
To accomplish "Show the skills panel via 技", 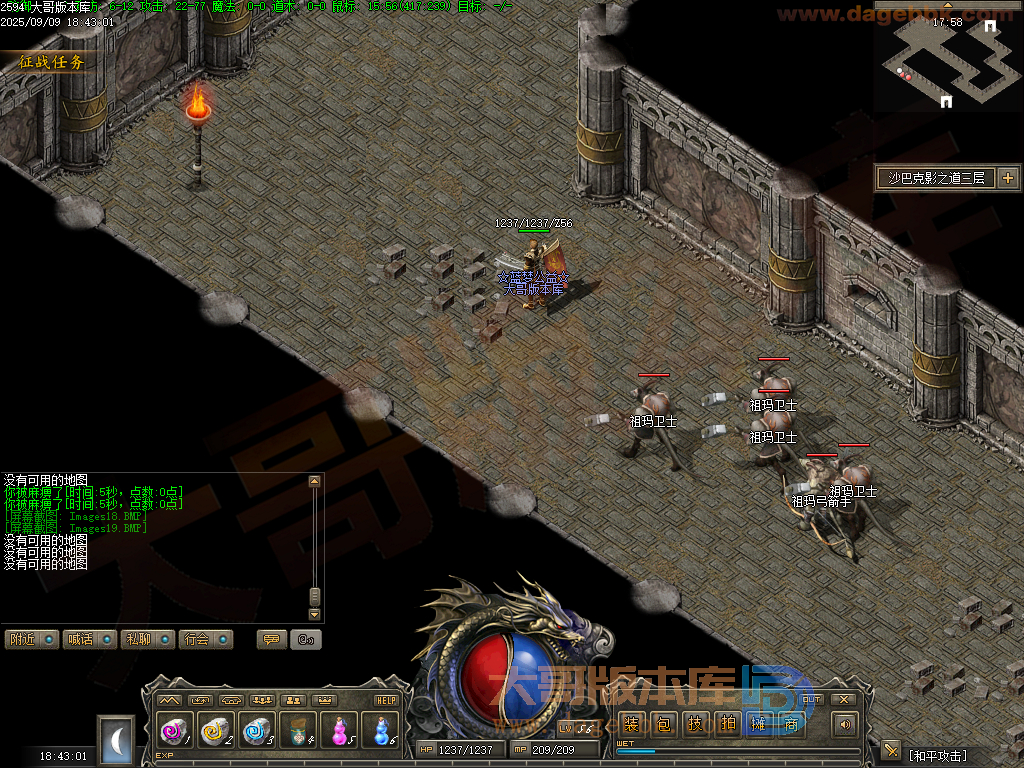I will [x=695, y=724].
